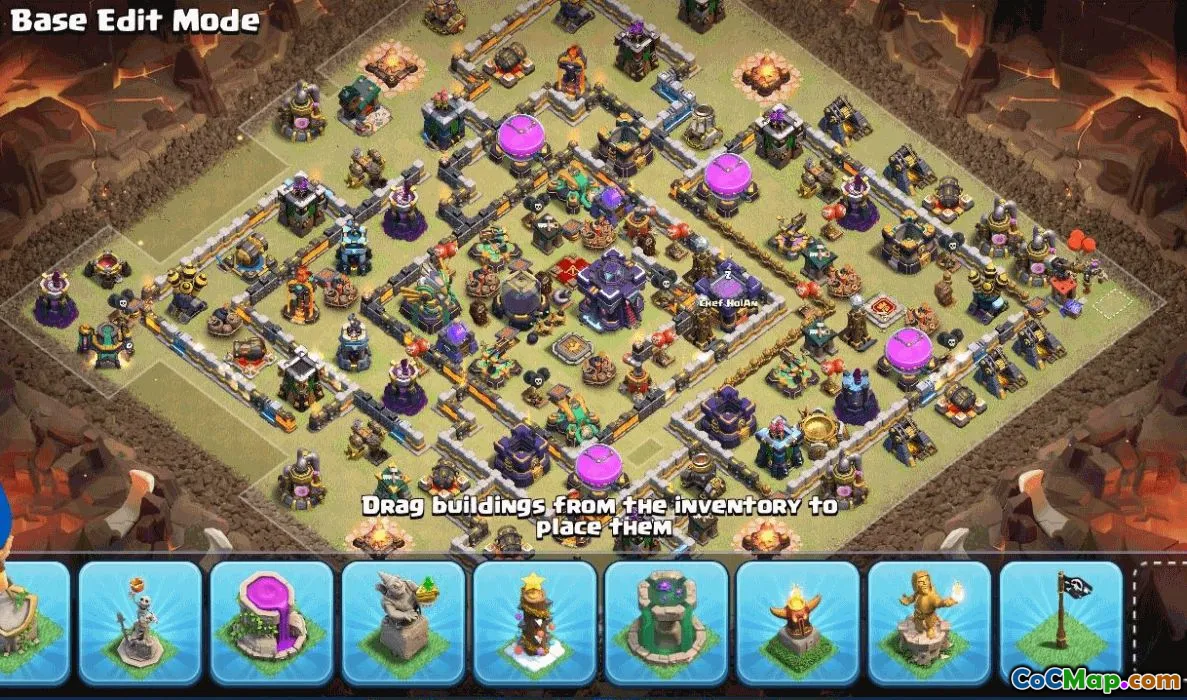The image size is (1187, 700).
Task: Choose the green stone fountain decoration
Action: 666,622
